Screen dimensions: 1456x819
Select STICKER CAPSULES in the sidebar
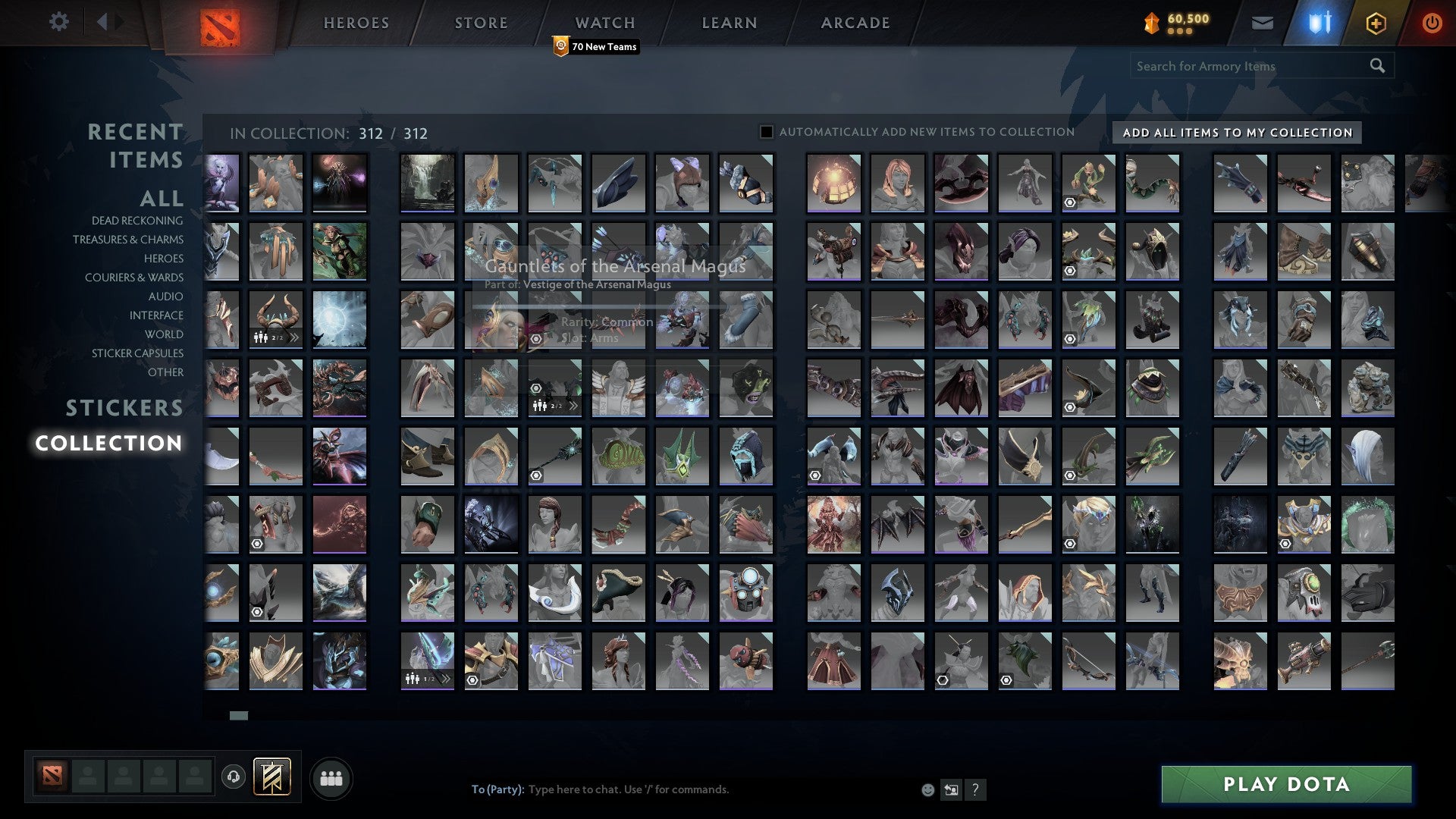point(137,353)
